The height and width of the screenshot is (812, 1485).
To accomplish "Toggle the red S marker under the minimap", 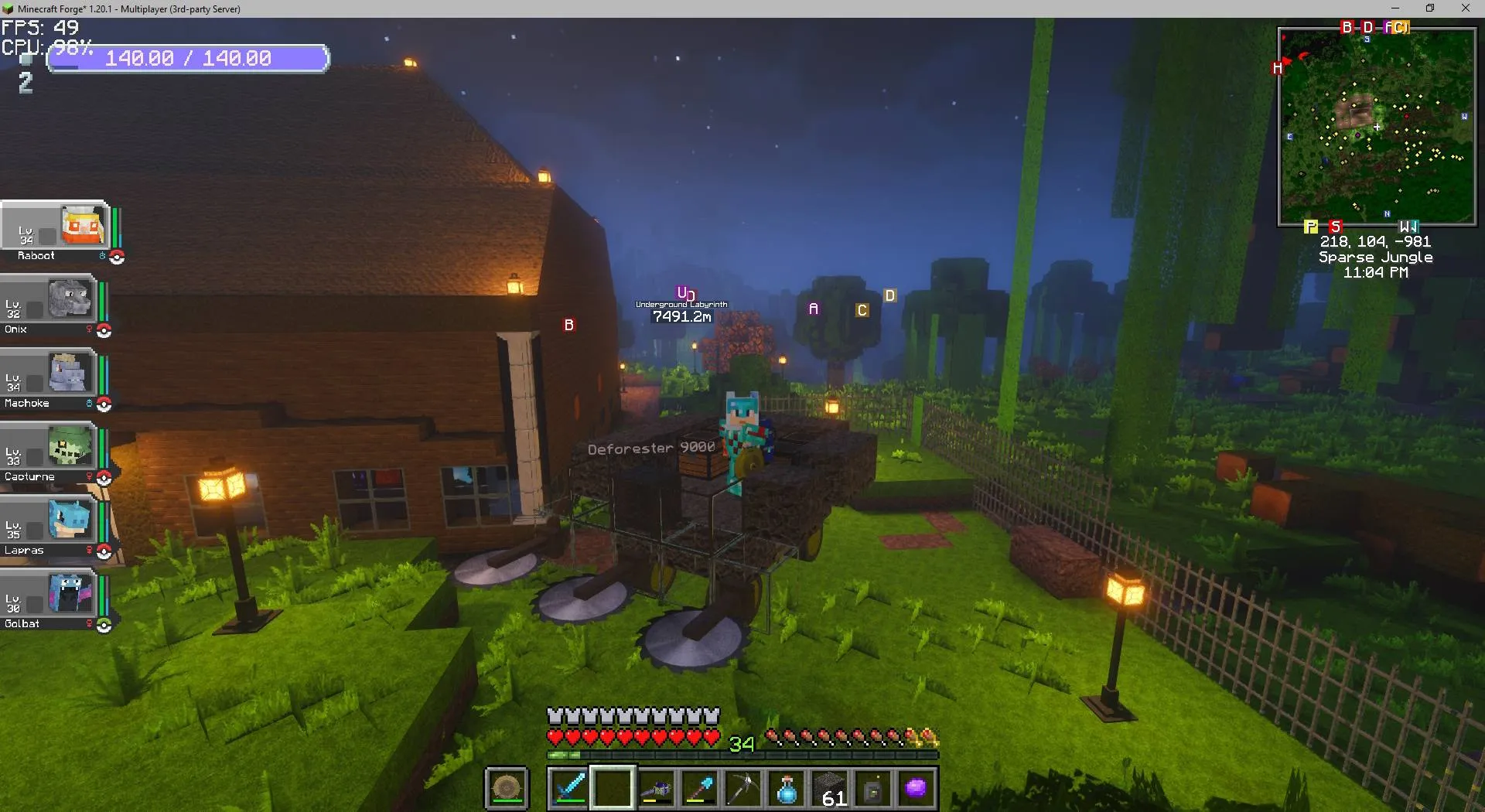I will (1336, 225).
